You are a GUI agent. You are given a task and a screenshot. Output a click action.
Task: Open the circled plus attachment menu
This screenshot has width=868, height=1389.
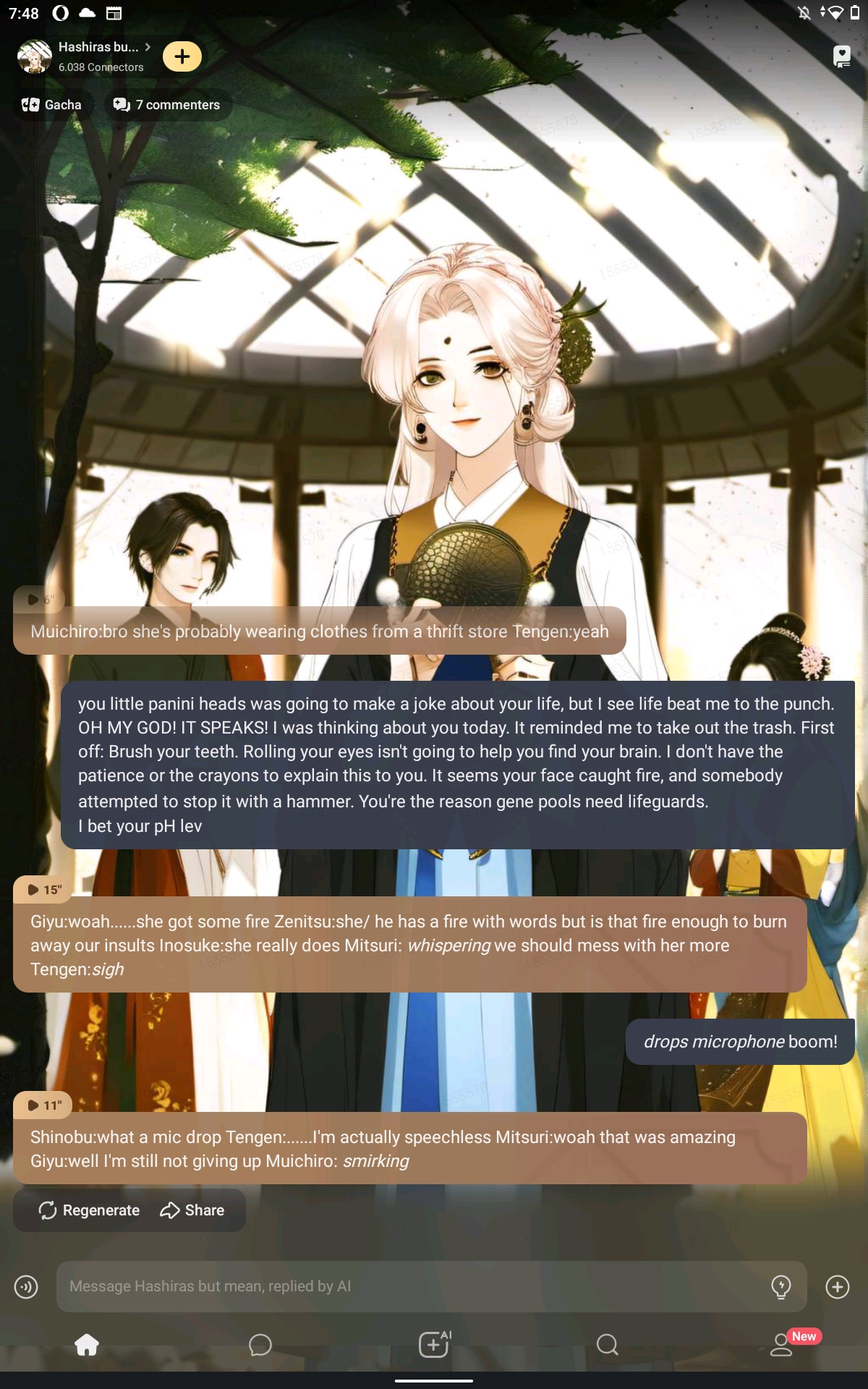pos(838,1286)
